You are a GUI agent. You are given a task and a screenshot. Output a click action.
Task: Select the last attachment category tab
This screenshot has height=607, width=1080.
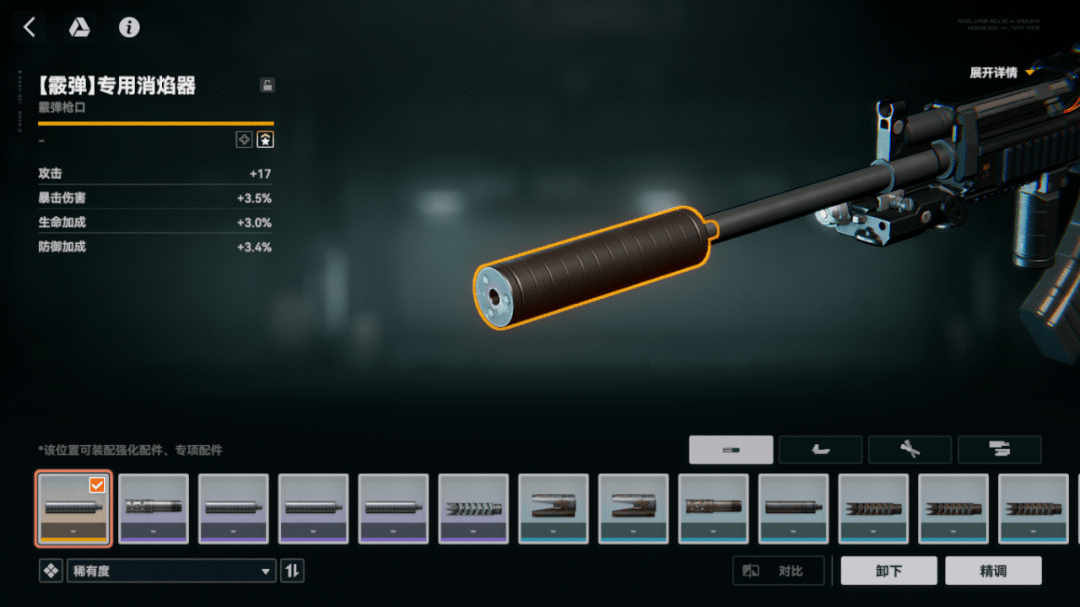(999, 450)
